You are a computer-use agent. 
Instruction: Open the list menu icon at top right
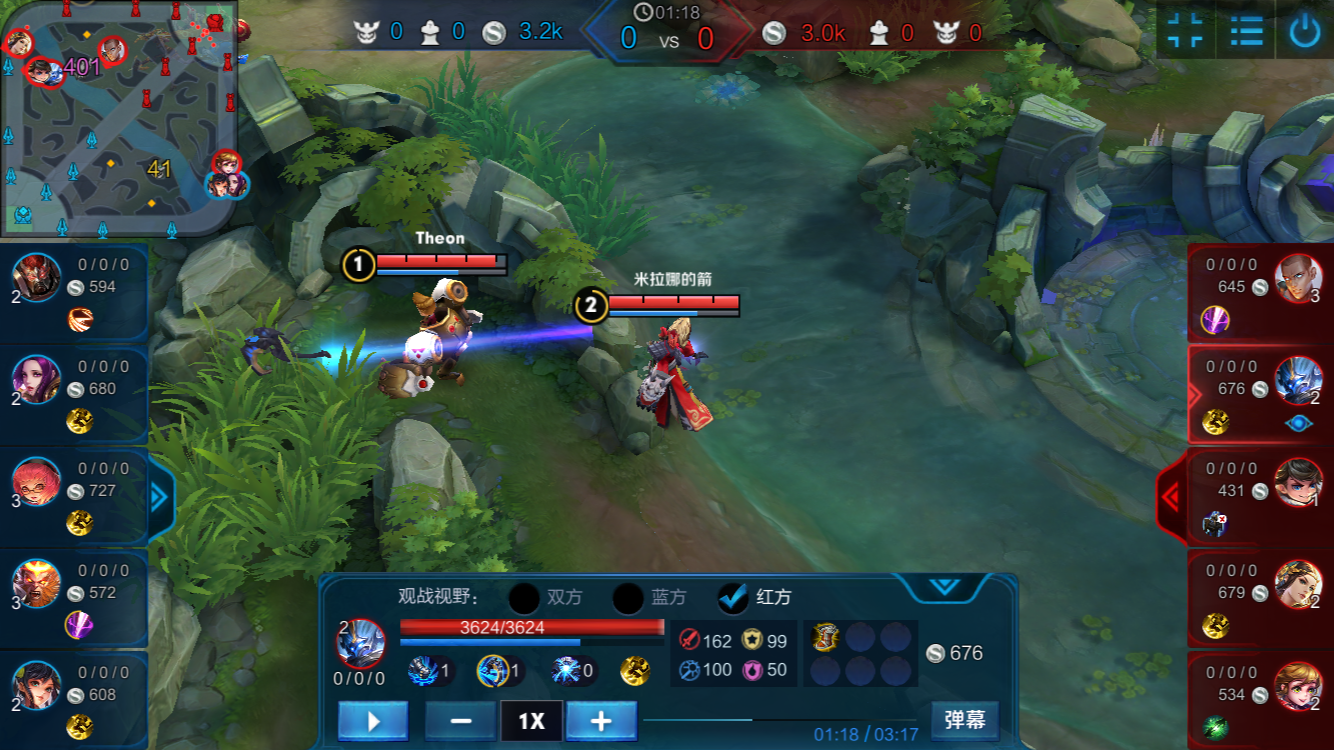[1246, 31]
